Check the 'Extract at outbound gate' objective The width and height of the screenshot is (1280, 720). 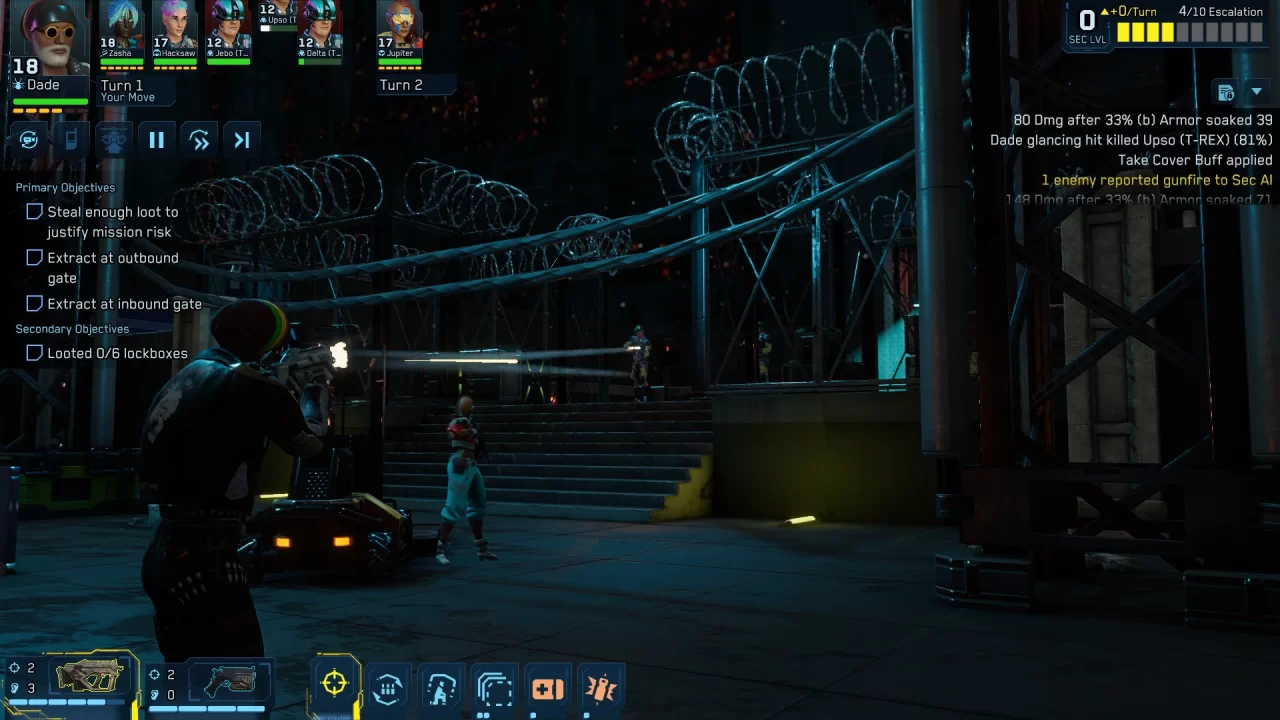34,257
